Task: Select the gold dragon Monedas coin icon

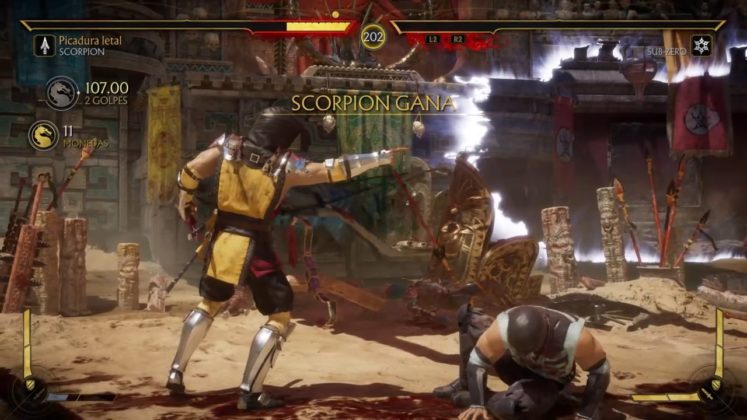Action: [43, 135]
